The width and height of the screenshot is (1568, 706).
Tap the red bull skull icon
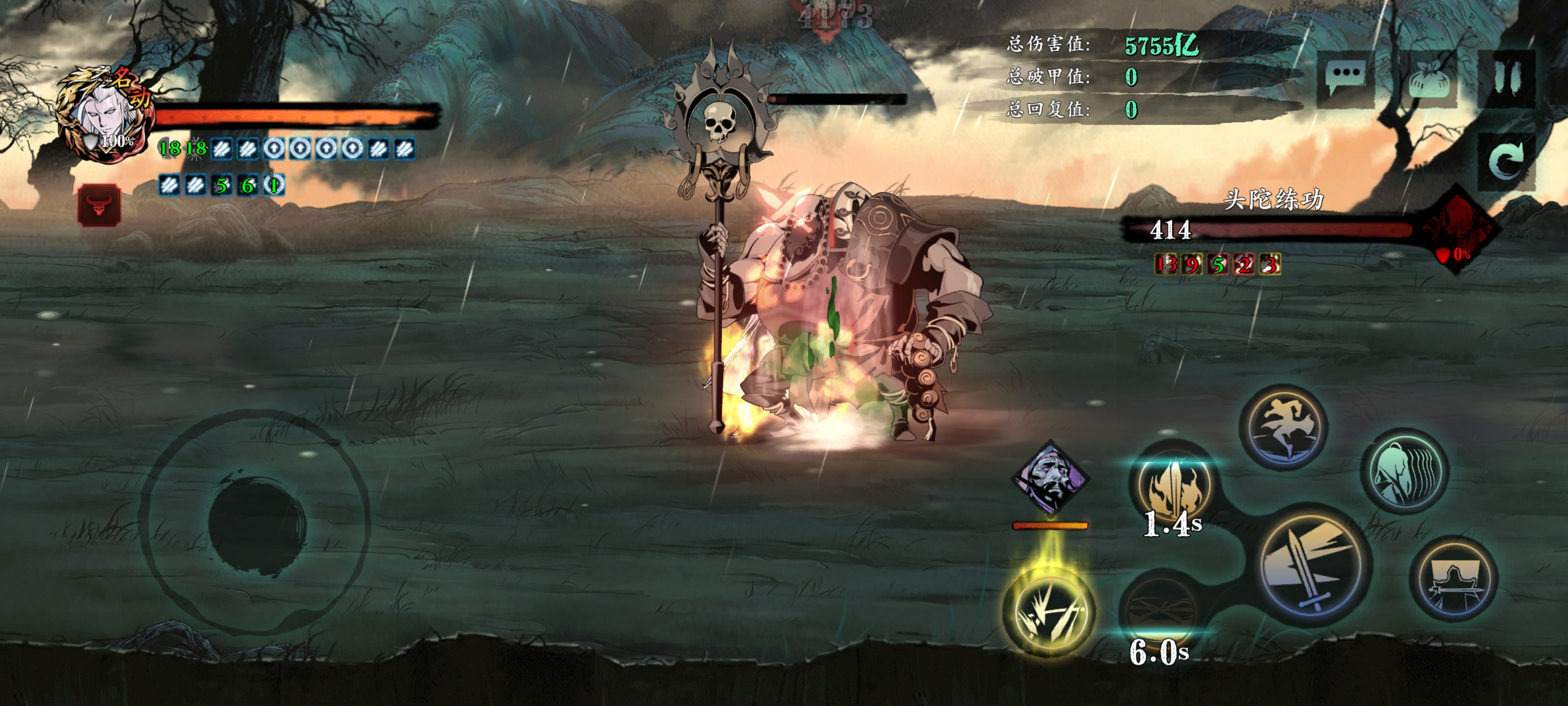pos(99,205)
